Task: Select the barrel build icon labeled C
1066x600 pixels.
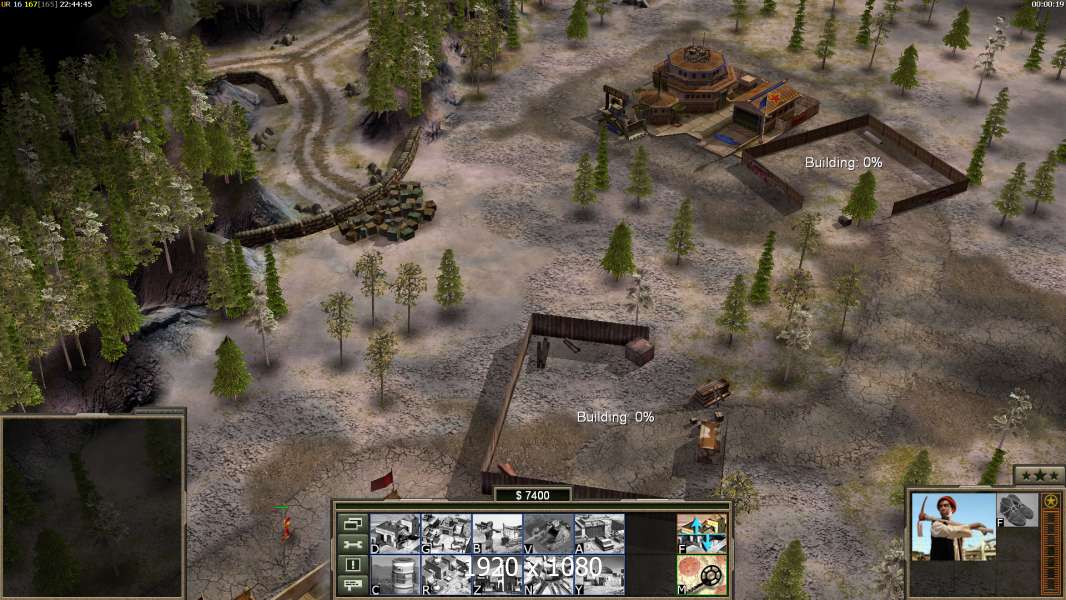Action: point(394,574)
